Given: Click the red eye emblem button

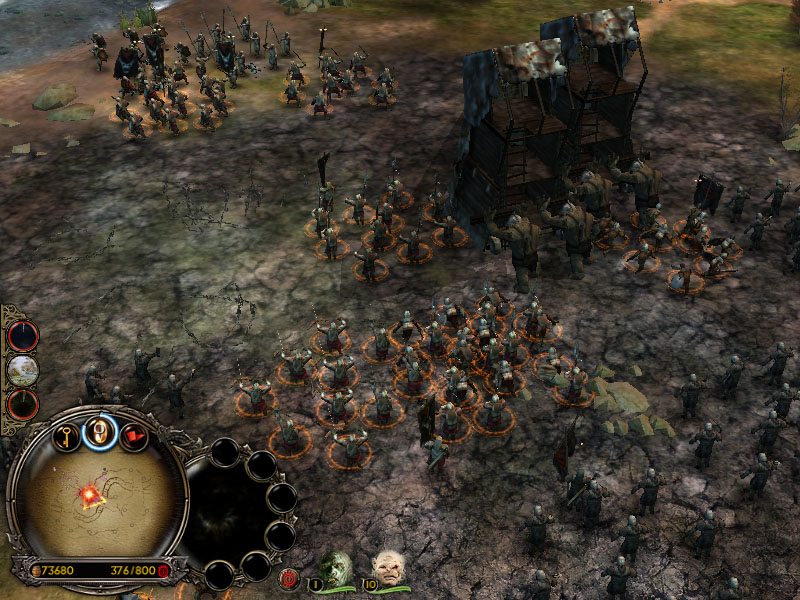Looking at the screenshot, I should point(290,578).
